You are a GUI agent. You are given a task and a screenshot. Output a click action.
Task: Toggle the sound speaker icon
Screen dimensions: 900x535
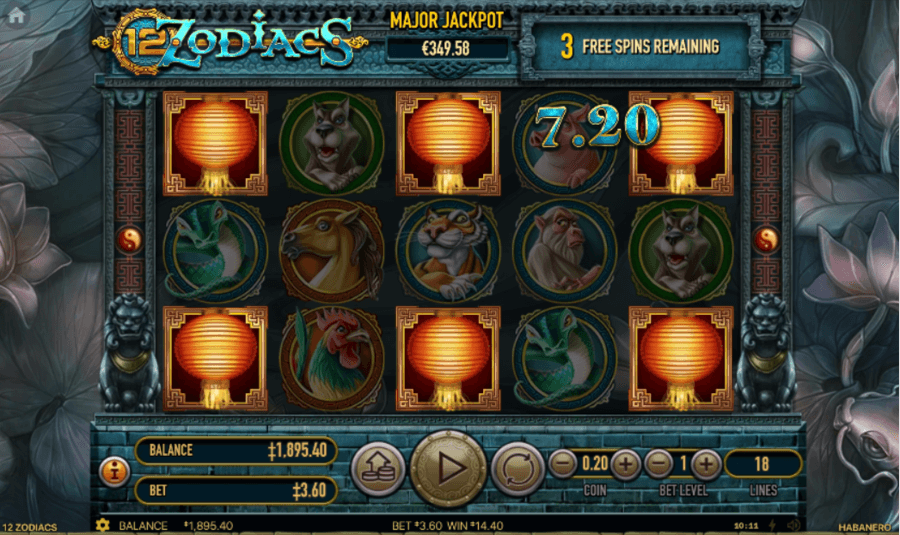click(x=793, y=525)
